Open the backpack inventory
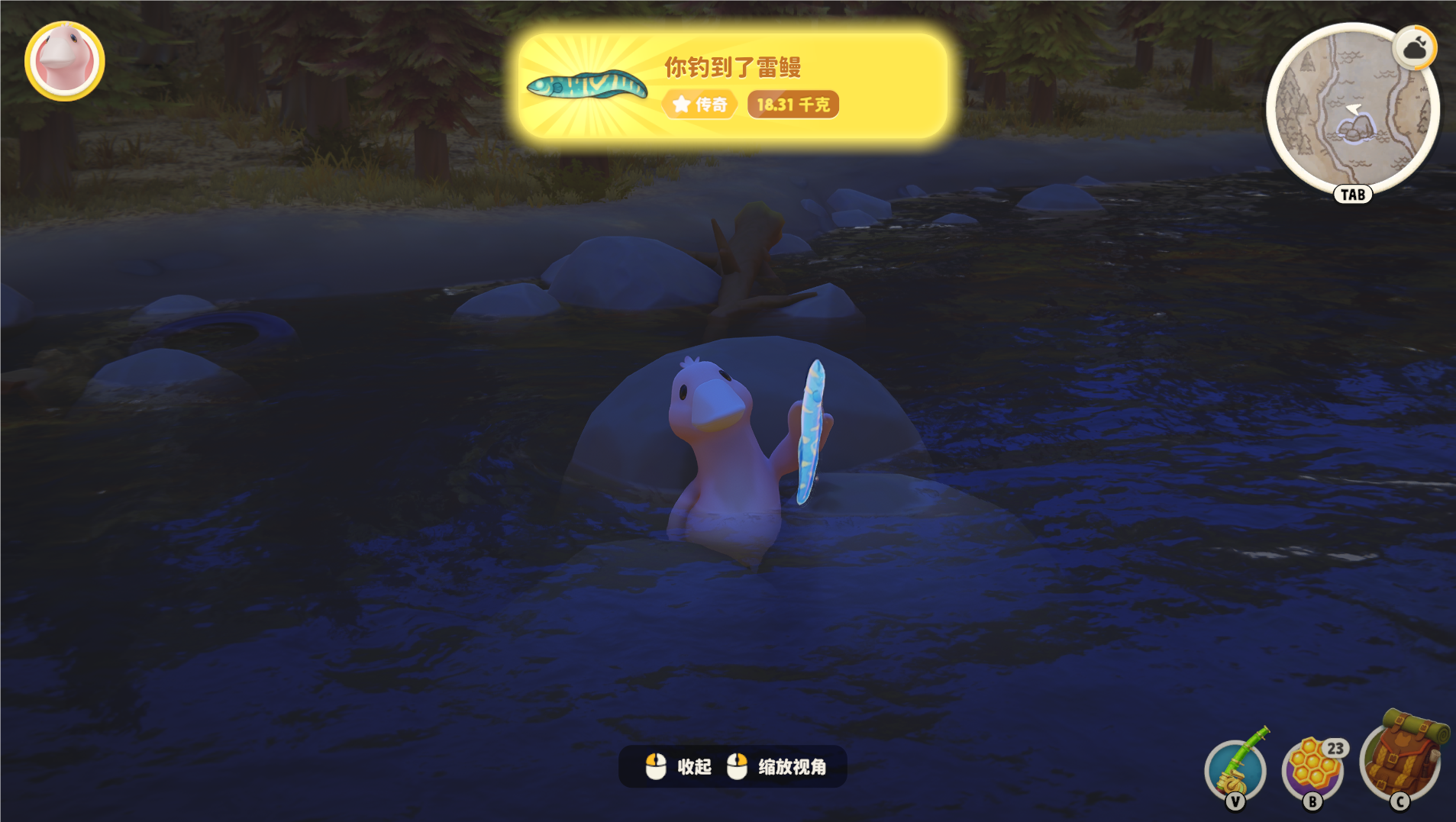This screenshot has width=1456, height=822. click(x=1402, y=757)
